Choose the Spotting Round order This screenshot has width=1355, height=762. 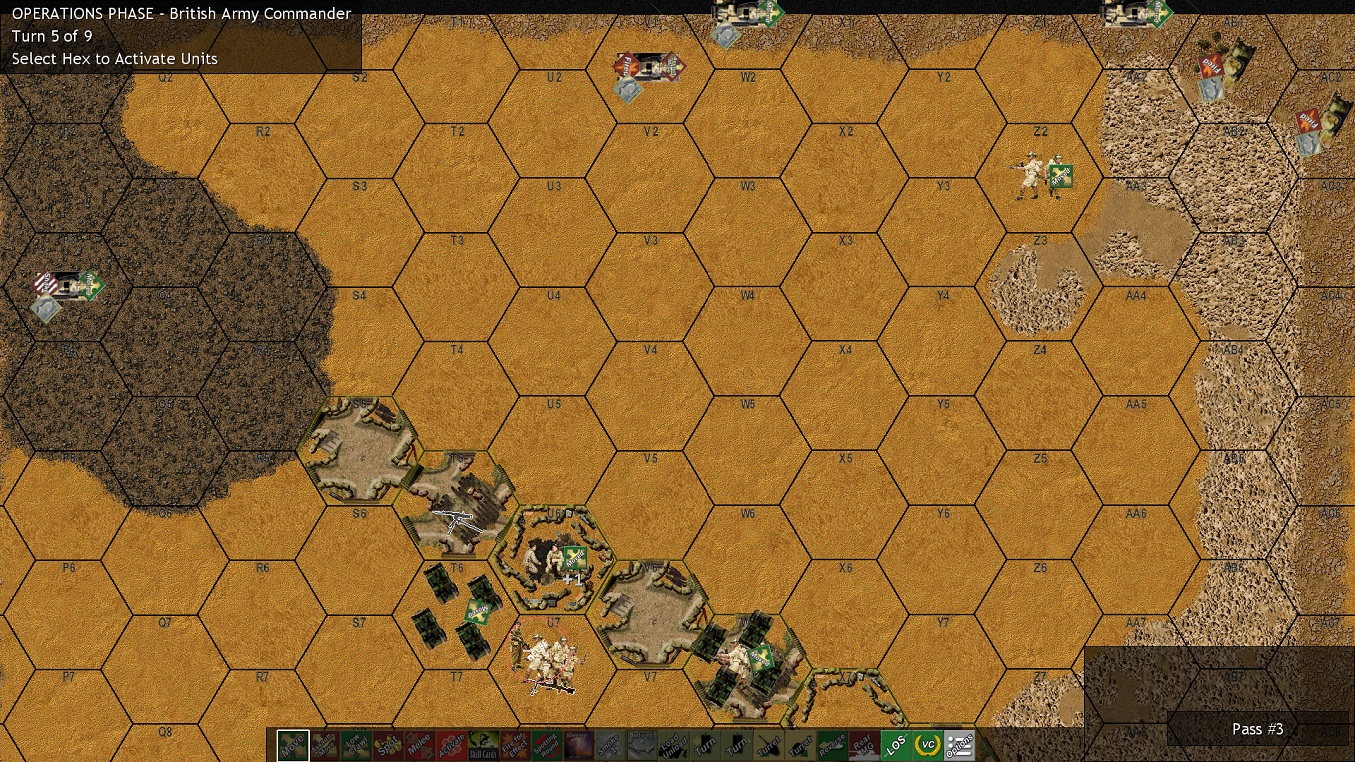click(544, 744)
